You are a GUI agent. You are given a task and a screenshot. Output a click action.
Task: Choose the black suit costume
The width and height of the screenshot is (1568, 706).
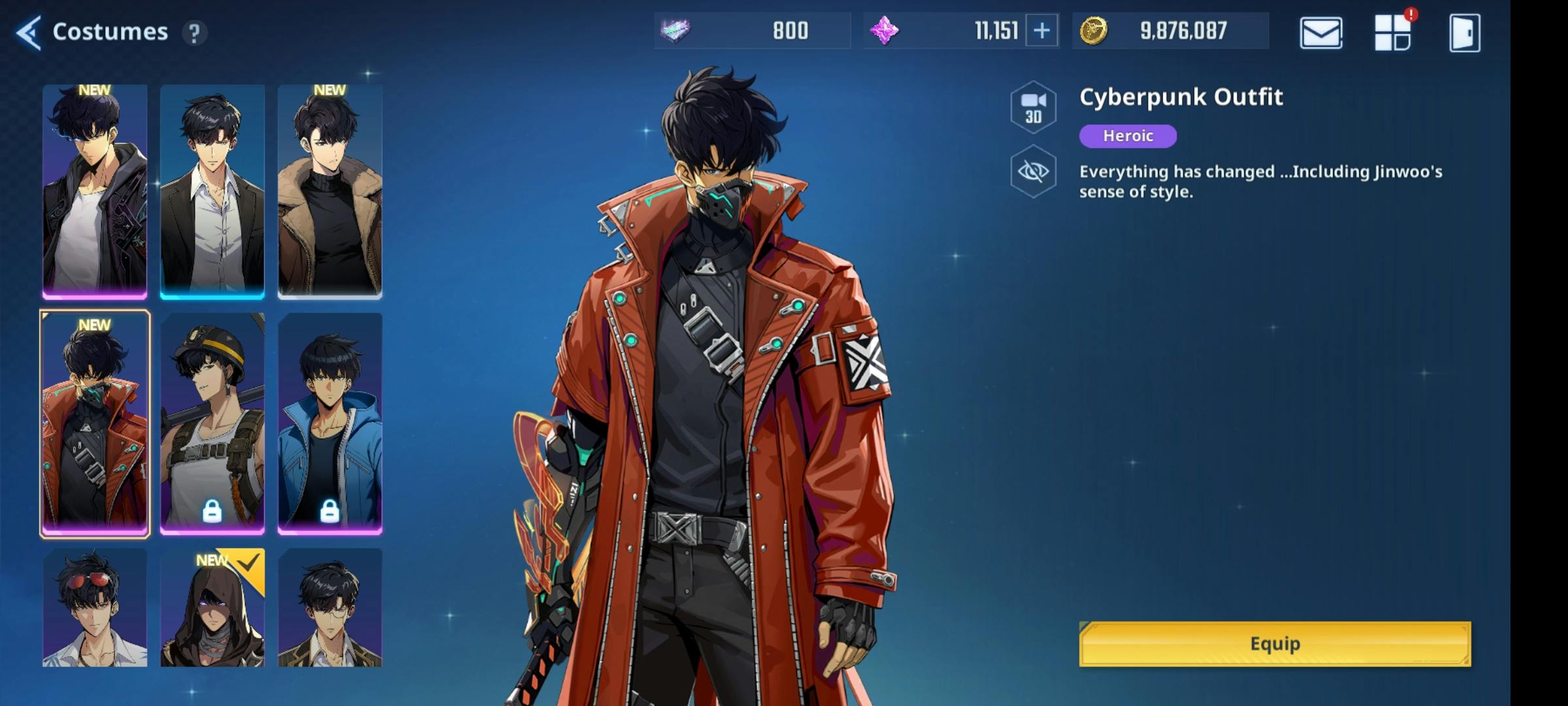[x=212, y=191]
